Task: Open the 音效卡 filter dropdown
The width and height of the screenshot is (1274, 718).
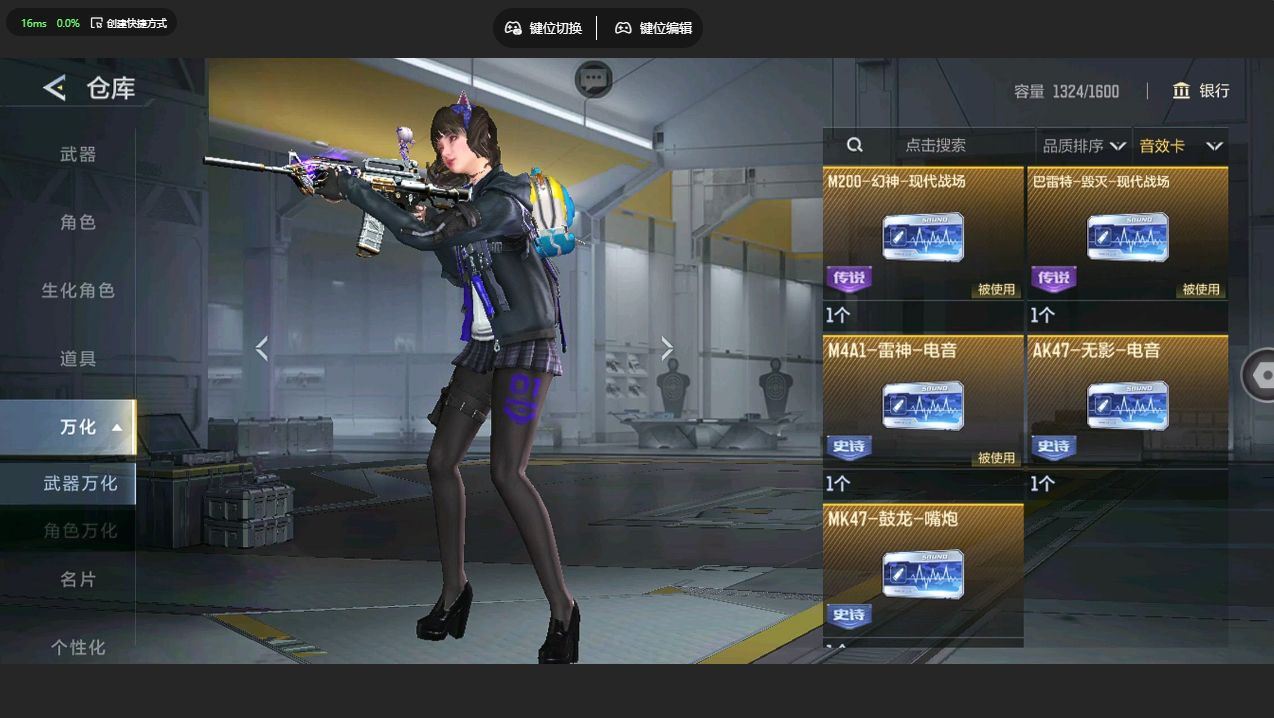Action: click(1180, 146)
